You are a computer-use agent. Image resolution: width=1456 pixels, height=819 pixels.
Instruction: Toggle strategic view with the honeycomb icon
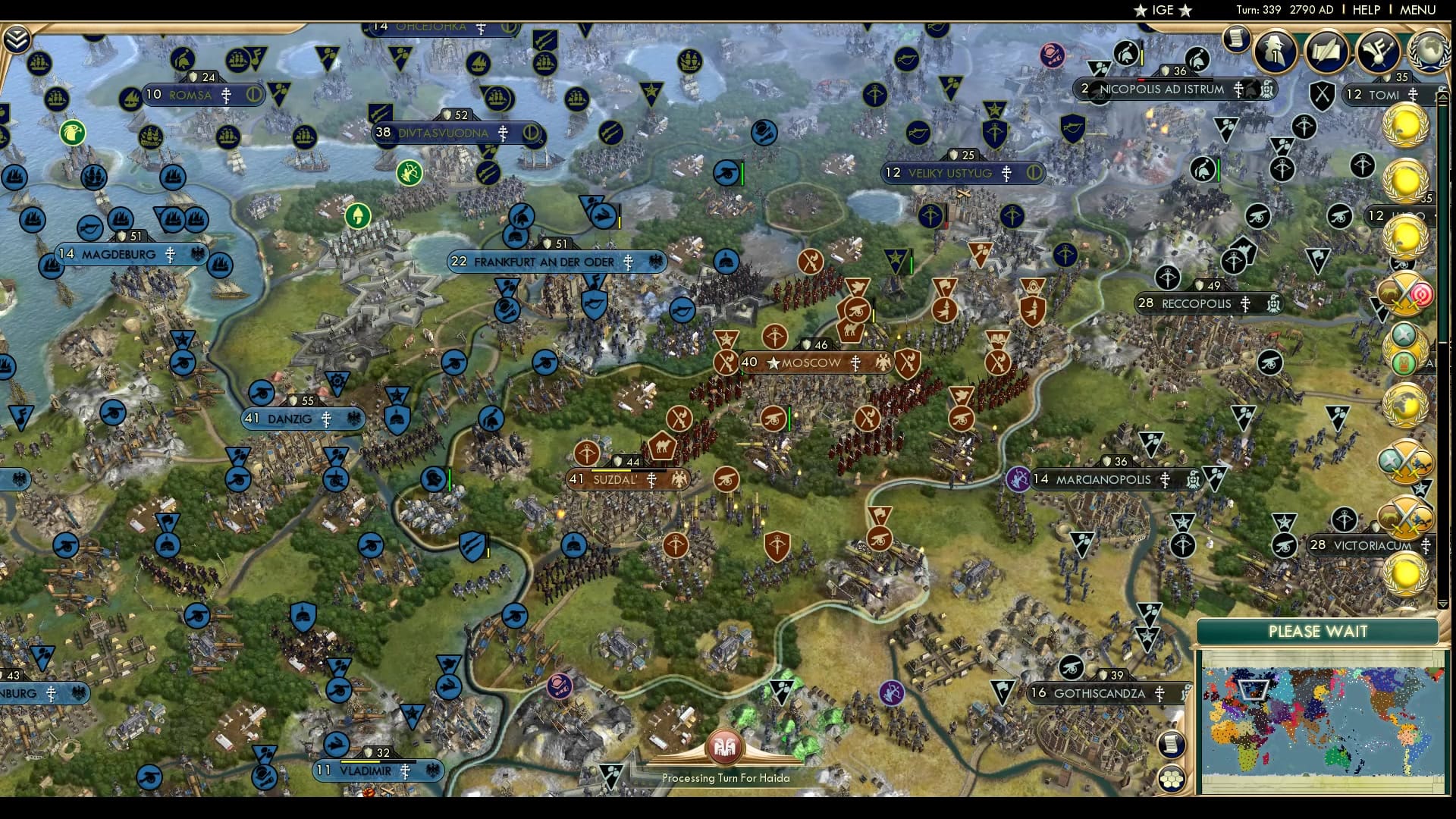[x=1172, y=778]
